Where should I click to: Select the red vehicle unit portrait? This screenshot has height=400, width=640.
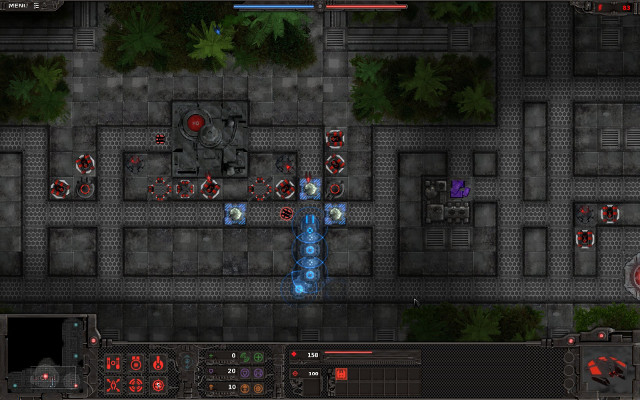[606, 369]
